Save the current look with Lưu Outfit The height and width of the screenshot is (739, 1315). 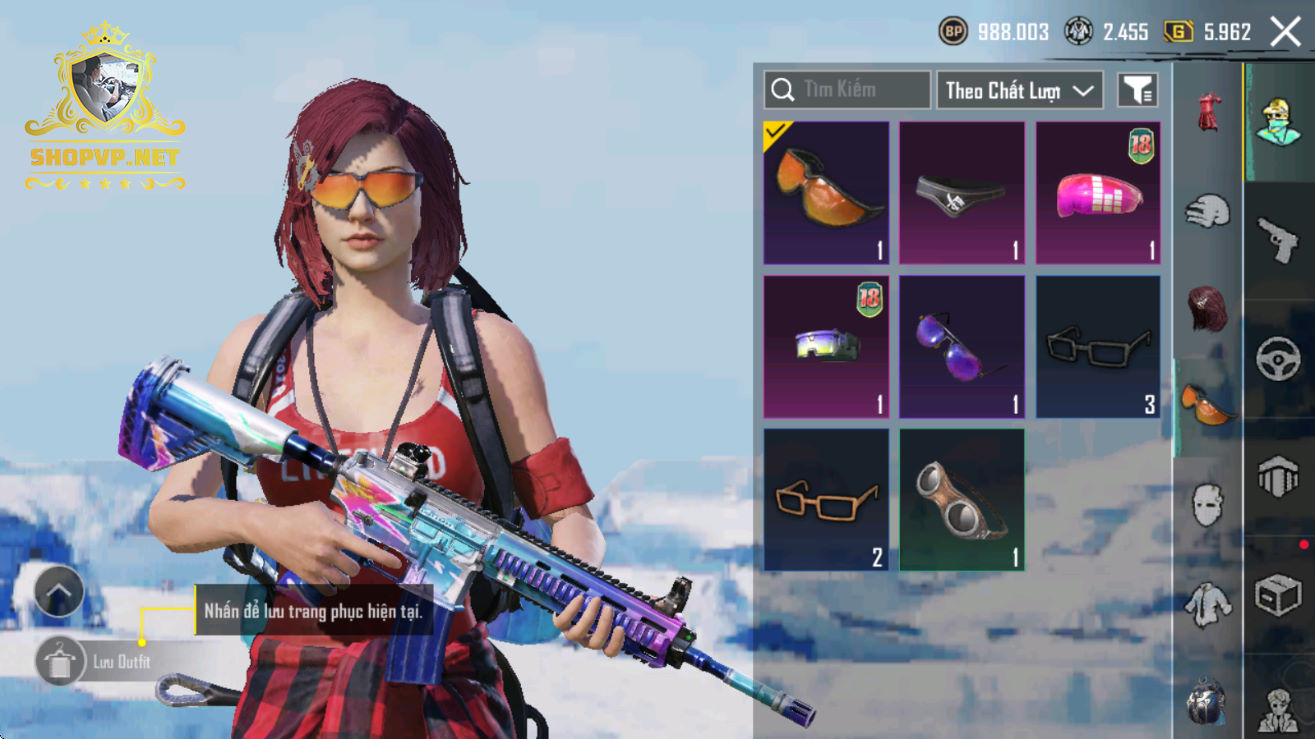[x=60, y=662]
